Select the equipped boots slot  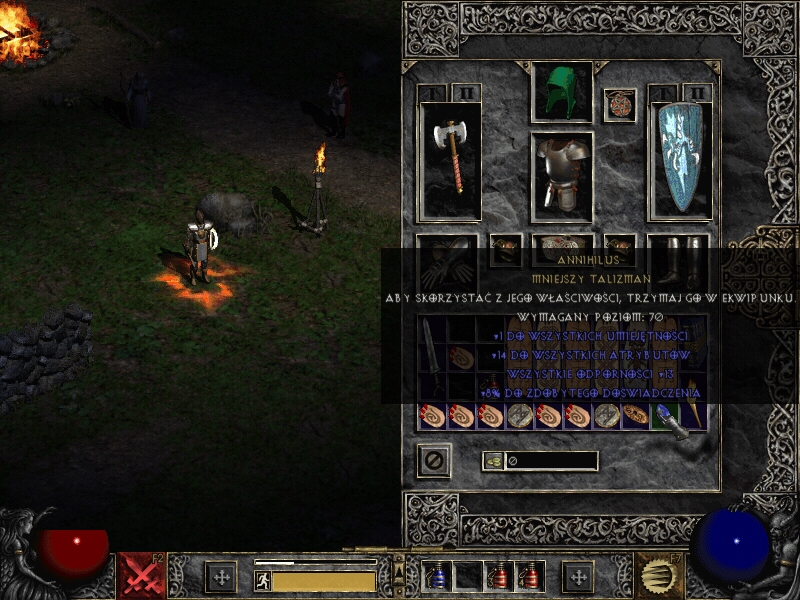[x=679, y=262]
